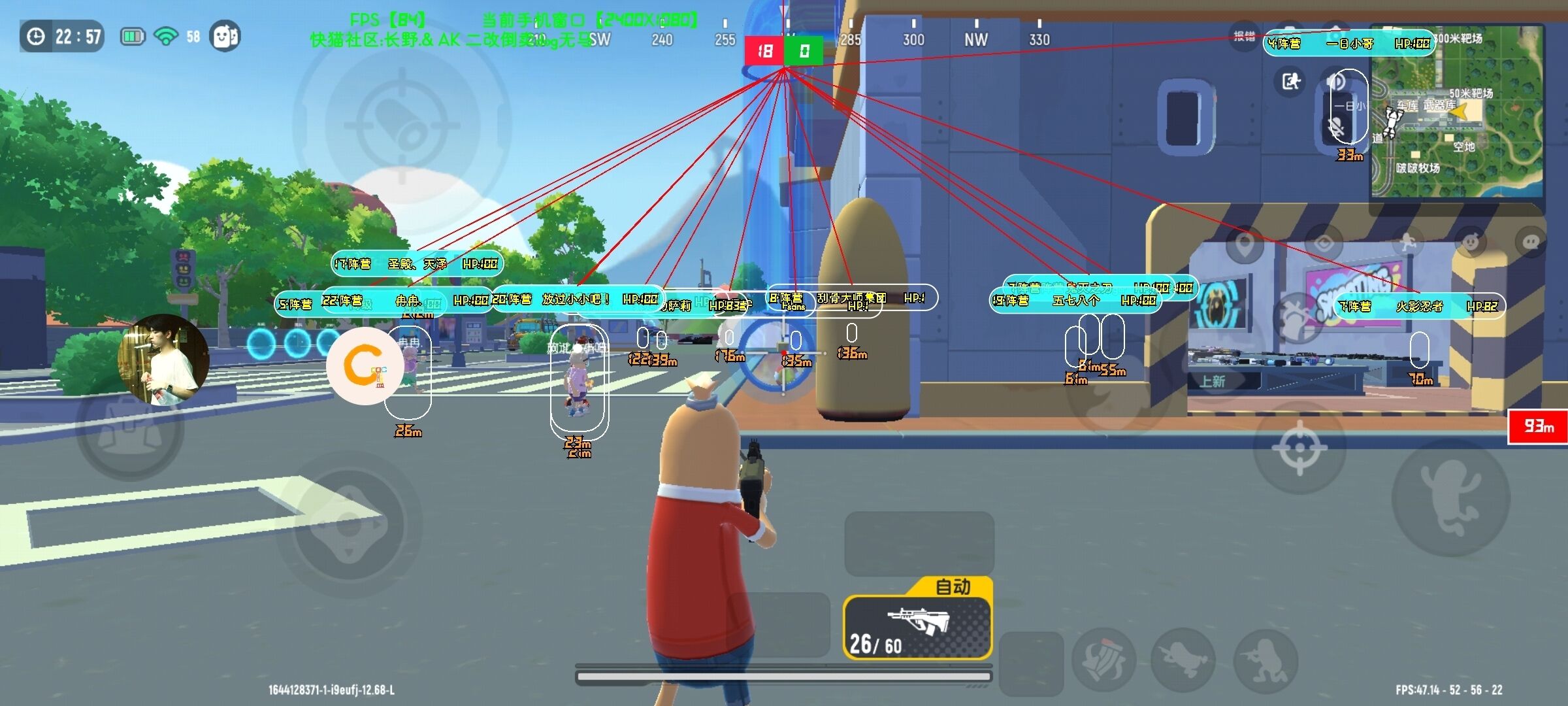Viewport: 1568px width, 706px height.
Task: Open the face icon beside the signal indicator
Action: 224,37
